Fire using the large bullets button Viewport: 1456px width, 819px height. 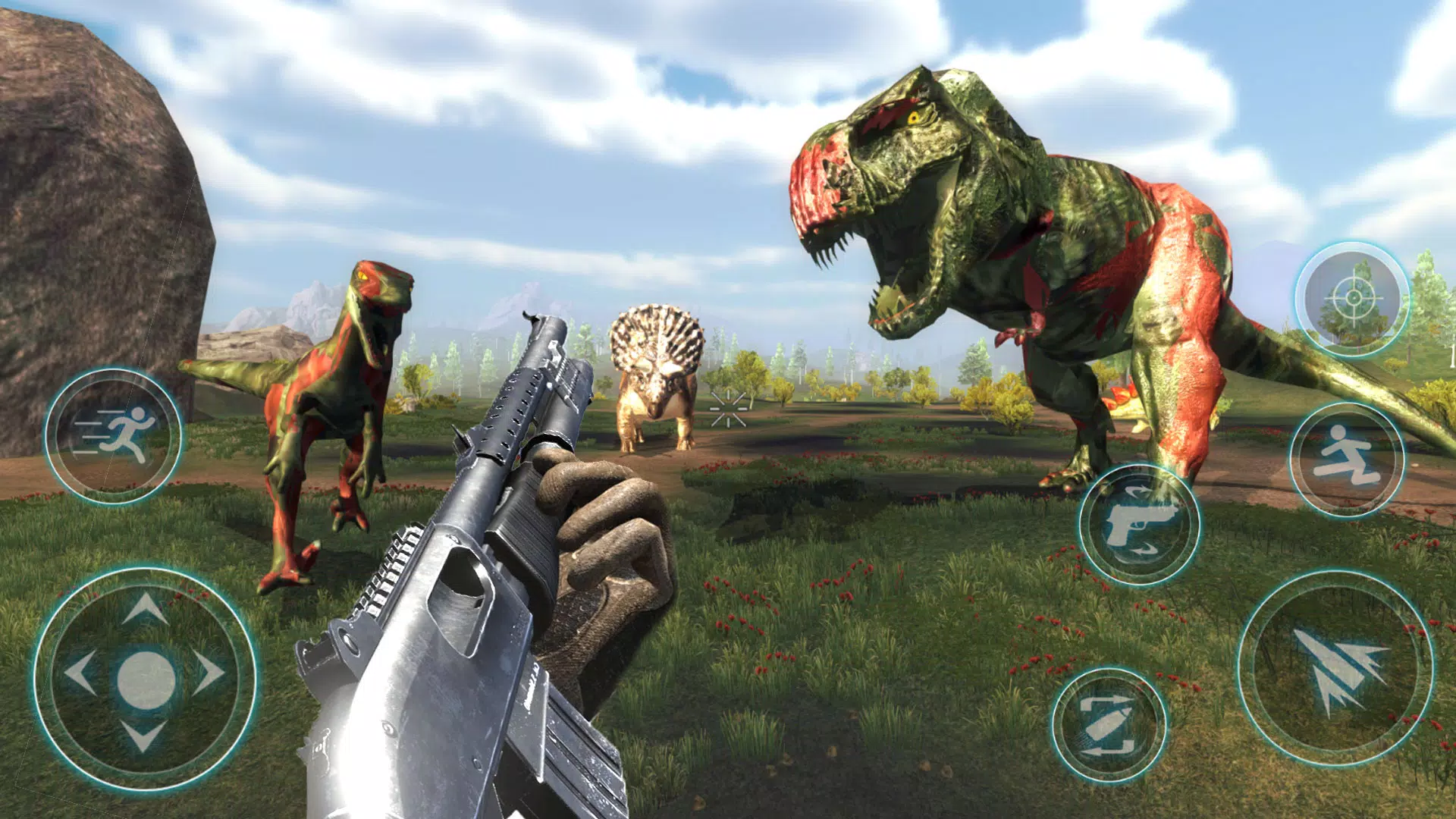click(1336, 669)
